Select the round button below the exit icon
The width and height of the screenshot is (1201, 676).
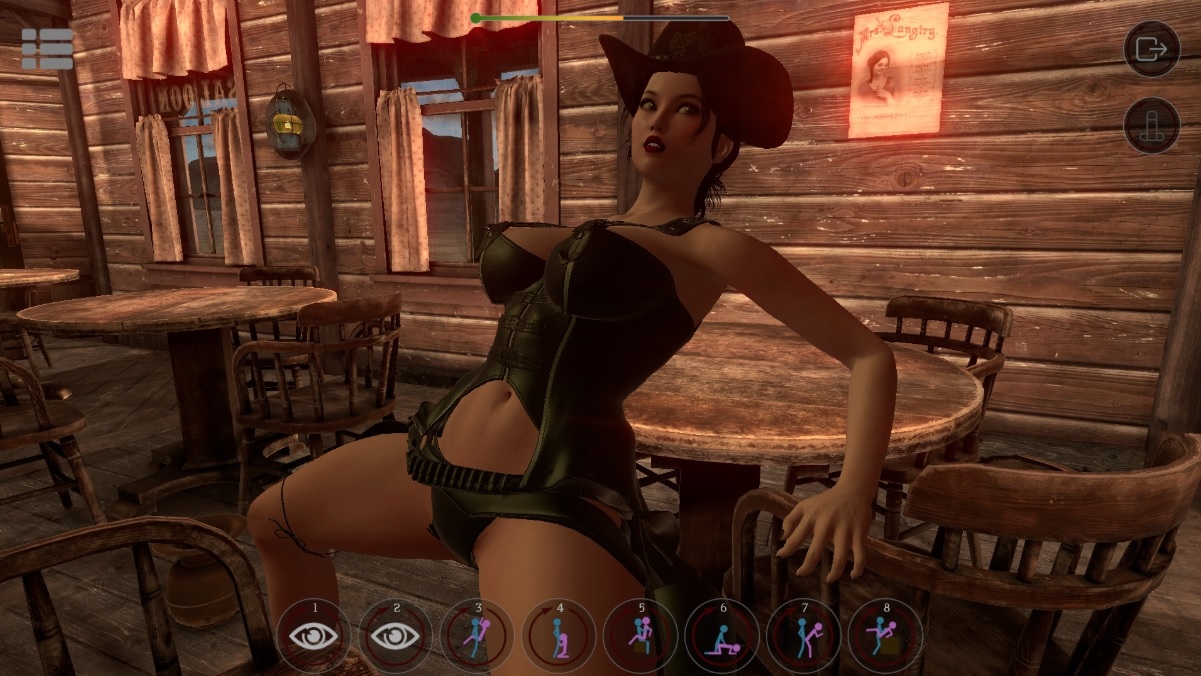click(x=1152, y=126)
